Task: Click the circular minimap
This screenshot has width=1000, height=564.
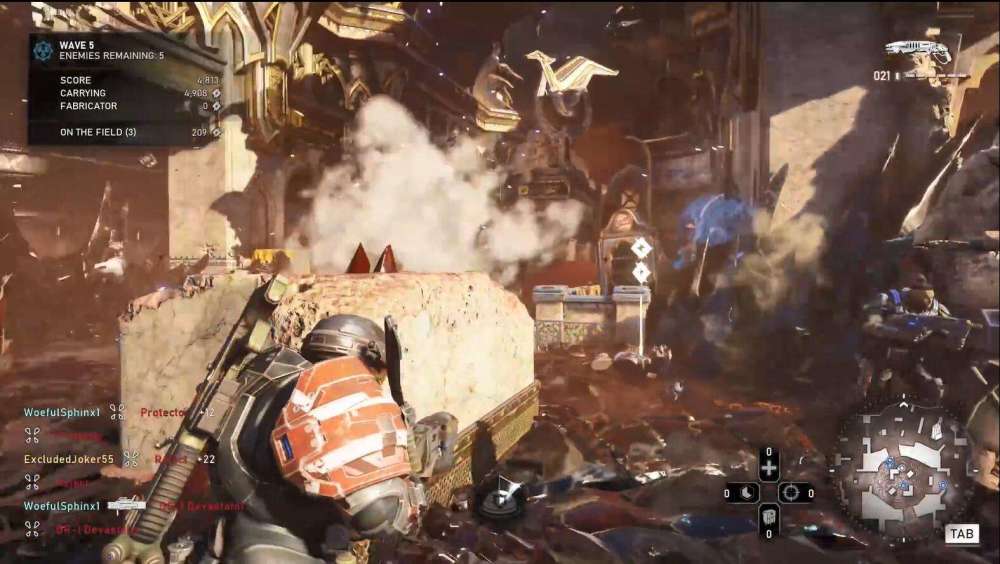Action: coord(902,469)
